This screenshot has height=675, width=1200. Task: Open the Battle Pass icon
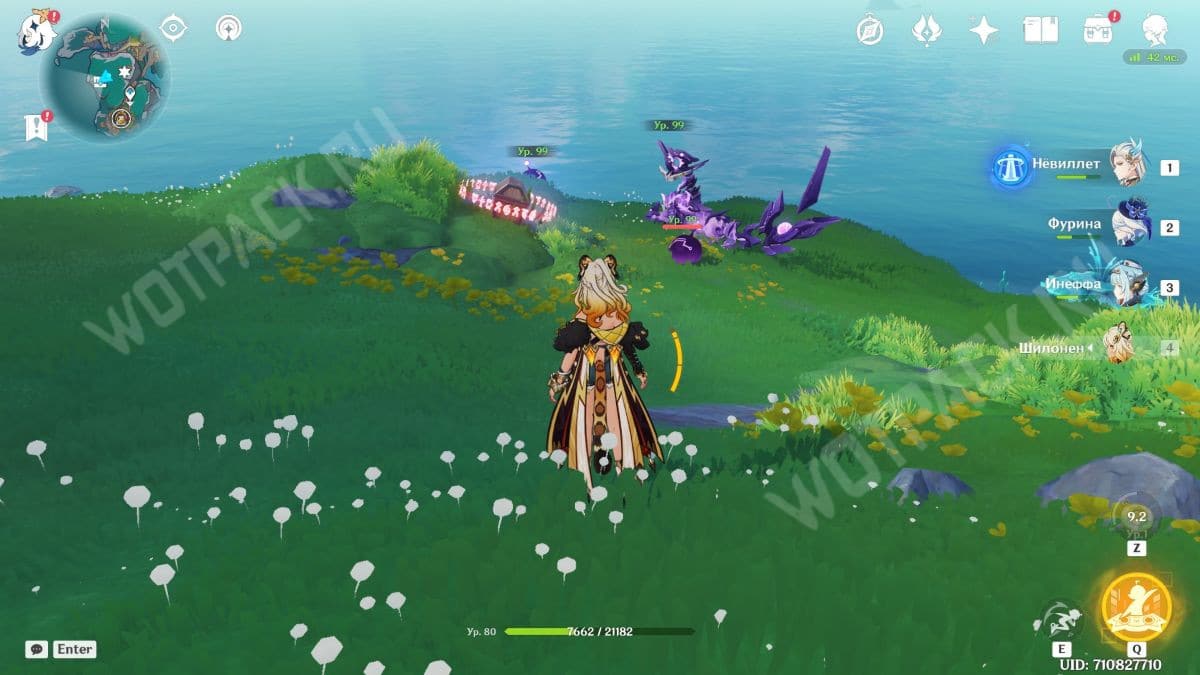point(1098,30)
